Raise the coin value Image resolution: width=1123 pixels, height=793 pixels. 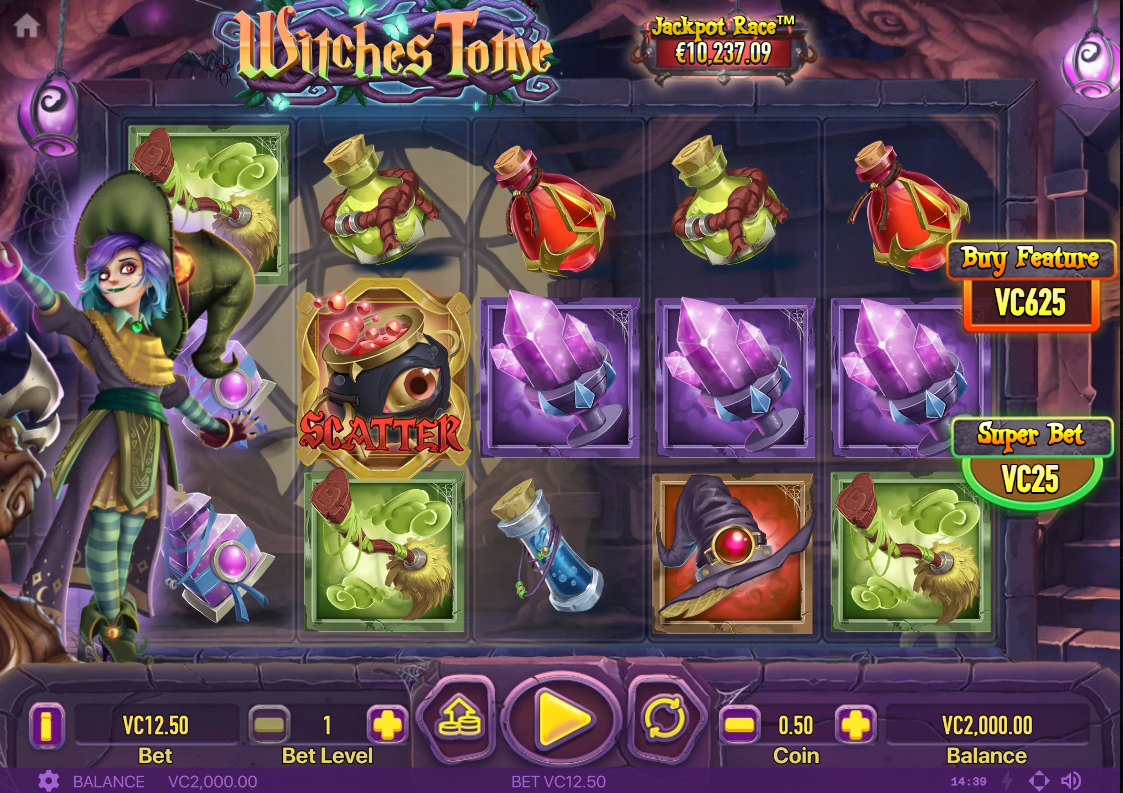855,725
